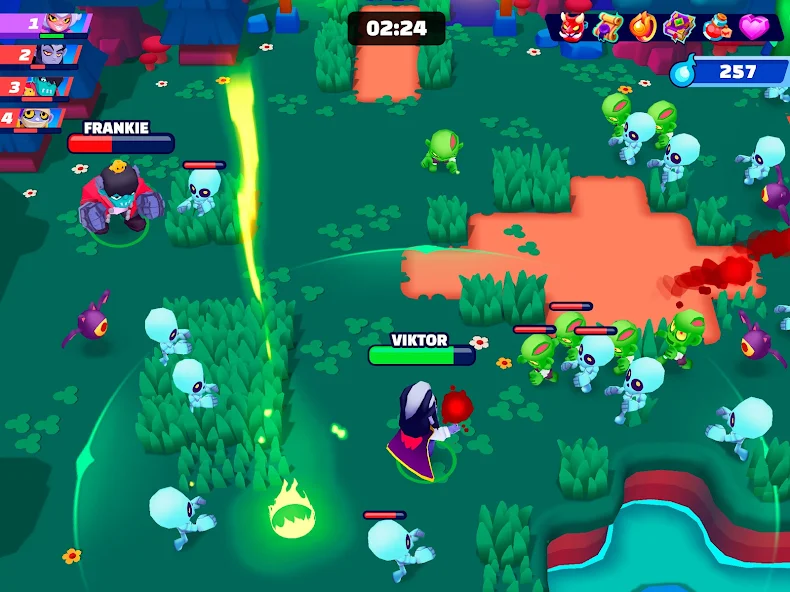Tap the pink heart gem icon

click(753, 26)
